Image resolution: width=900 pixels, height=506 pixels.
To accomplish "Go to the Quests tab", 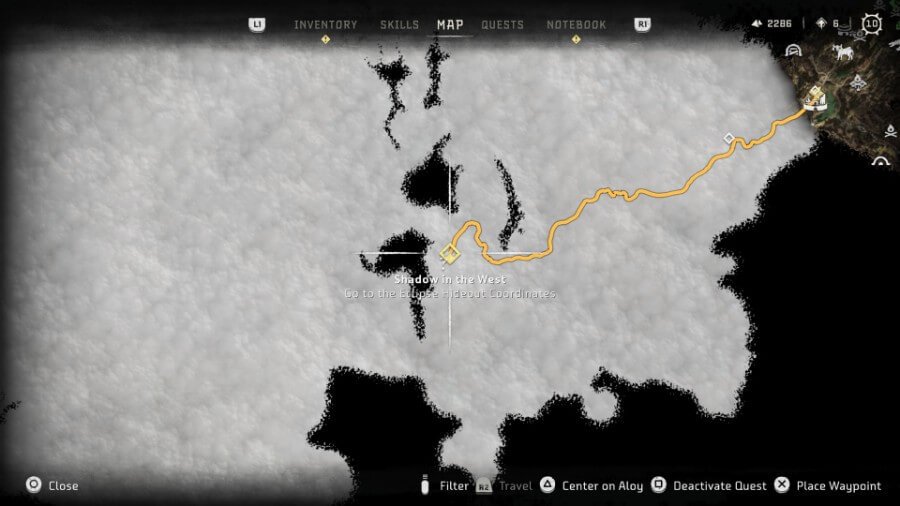I will click(x=502, y=25).
